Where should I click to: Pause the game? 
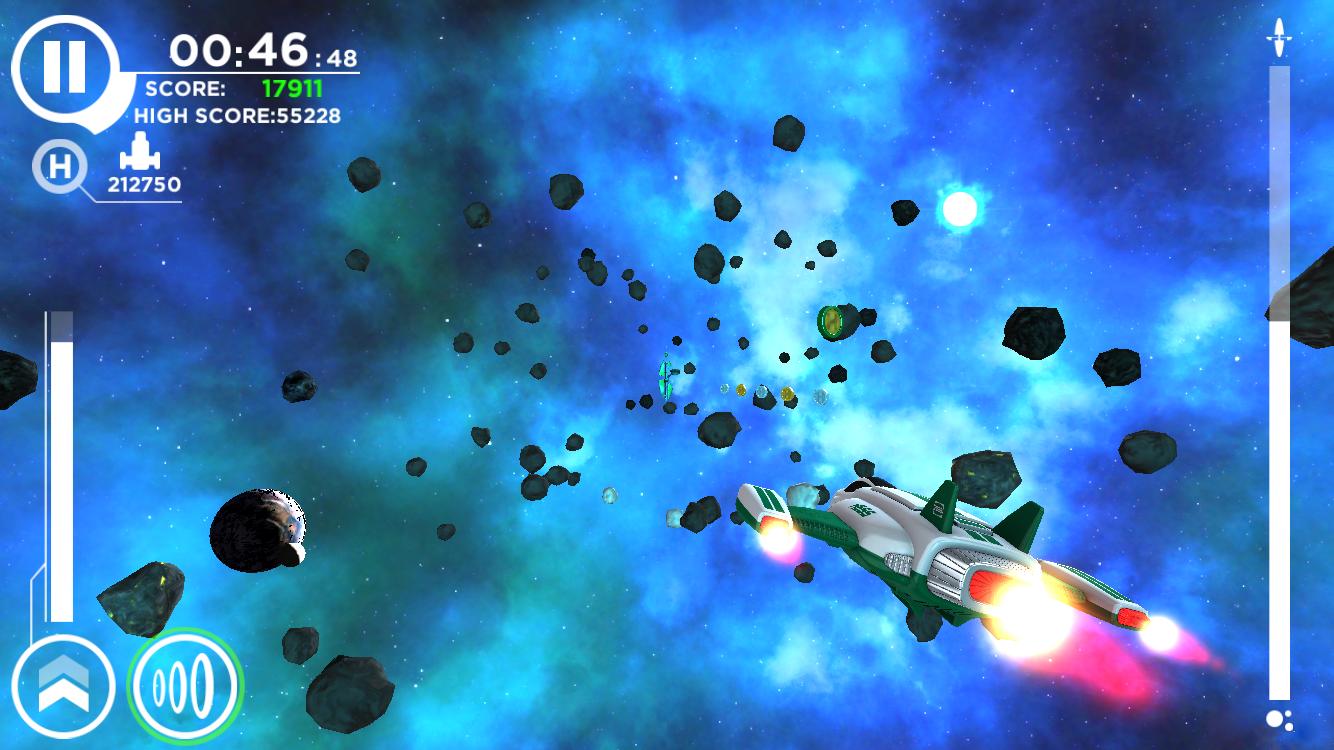[x=64, y=68]
